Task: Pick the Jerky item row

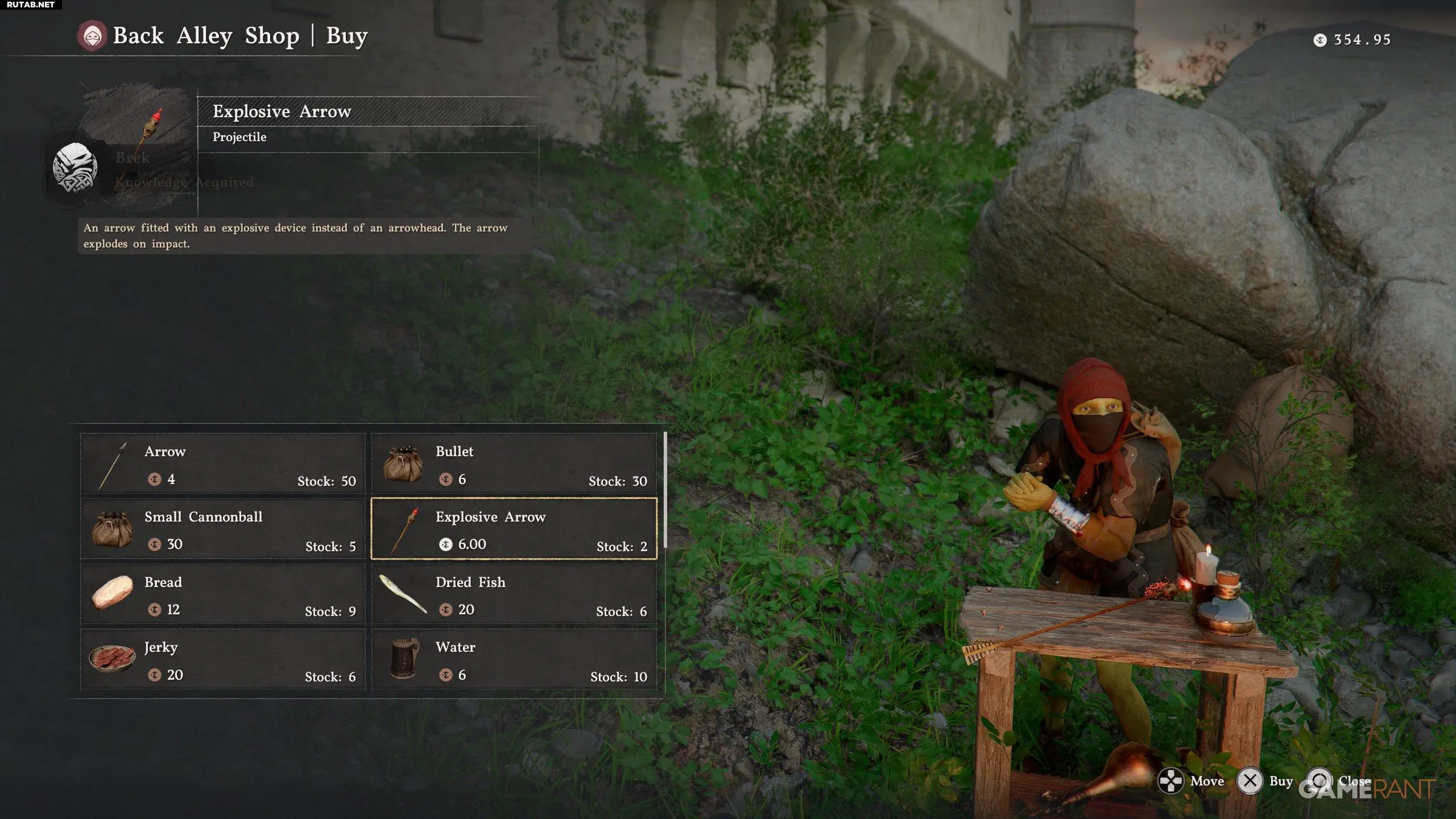Action: (x=223, y=660)
